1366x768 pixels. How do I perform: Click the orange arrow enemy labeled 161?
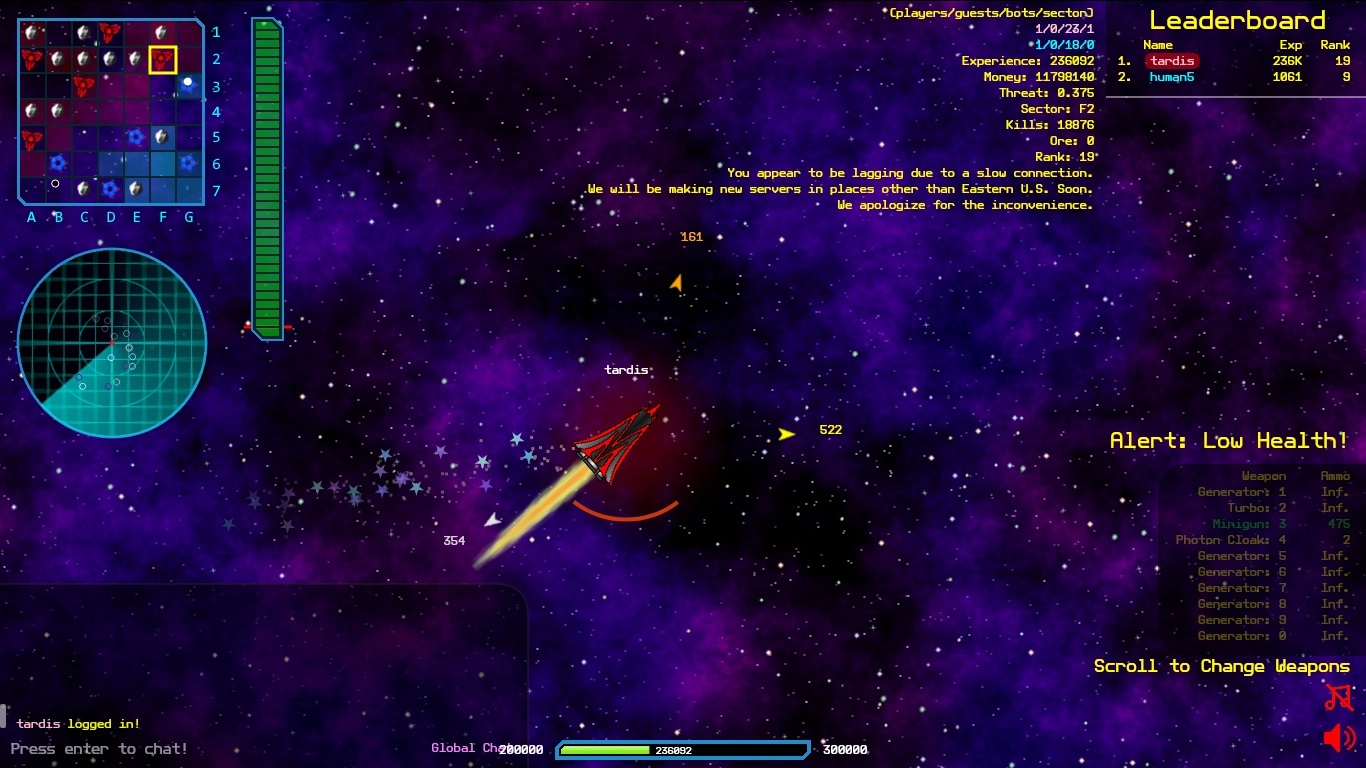(x=676, y=283)
